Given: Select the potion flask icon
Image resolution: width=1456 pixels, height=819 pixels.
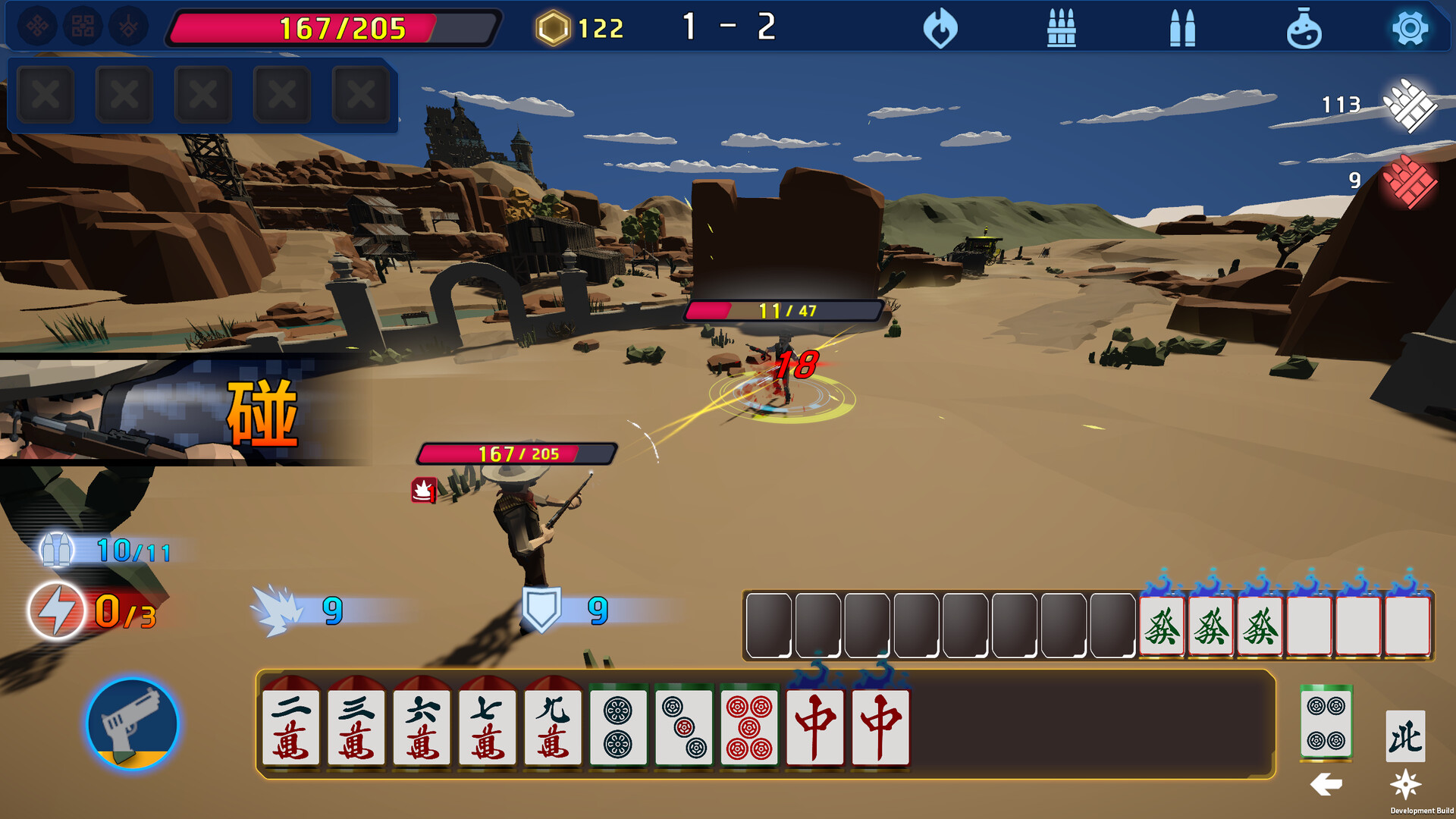Looking at the screenshot, I should (1304, 29).
